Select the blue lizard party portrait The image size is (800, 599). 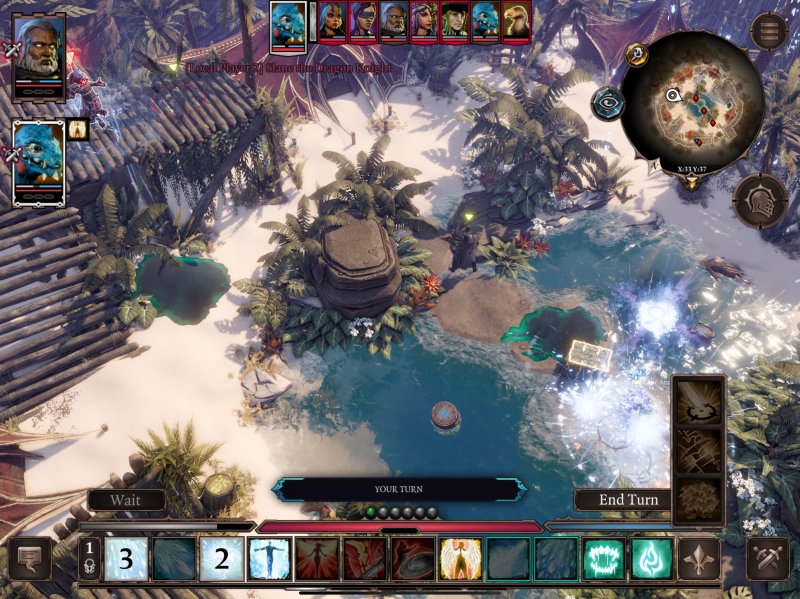(39, 162)
